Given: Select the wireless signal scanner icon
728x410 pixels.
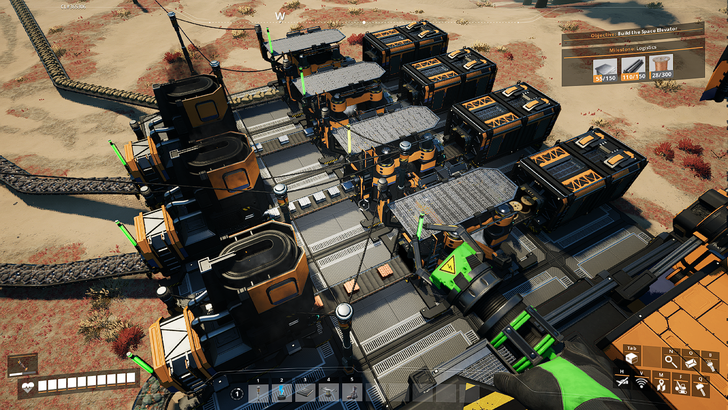Looking at the screenshot, I should point(641,383).
